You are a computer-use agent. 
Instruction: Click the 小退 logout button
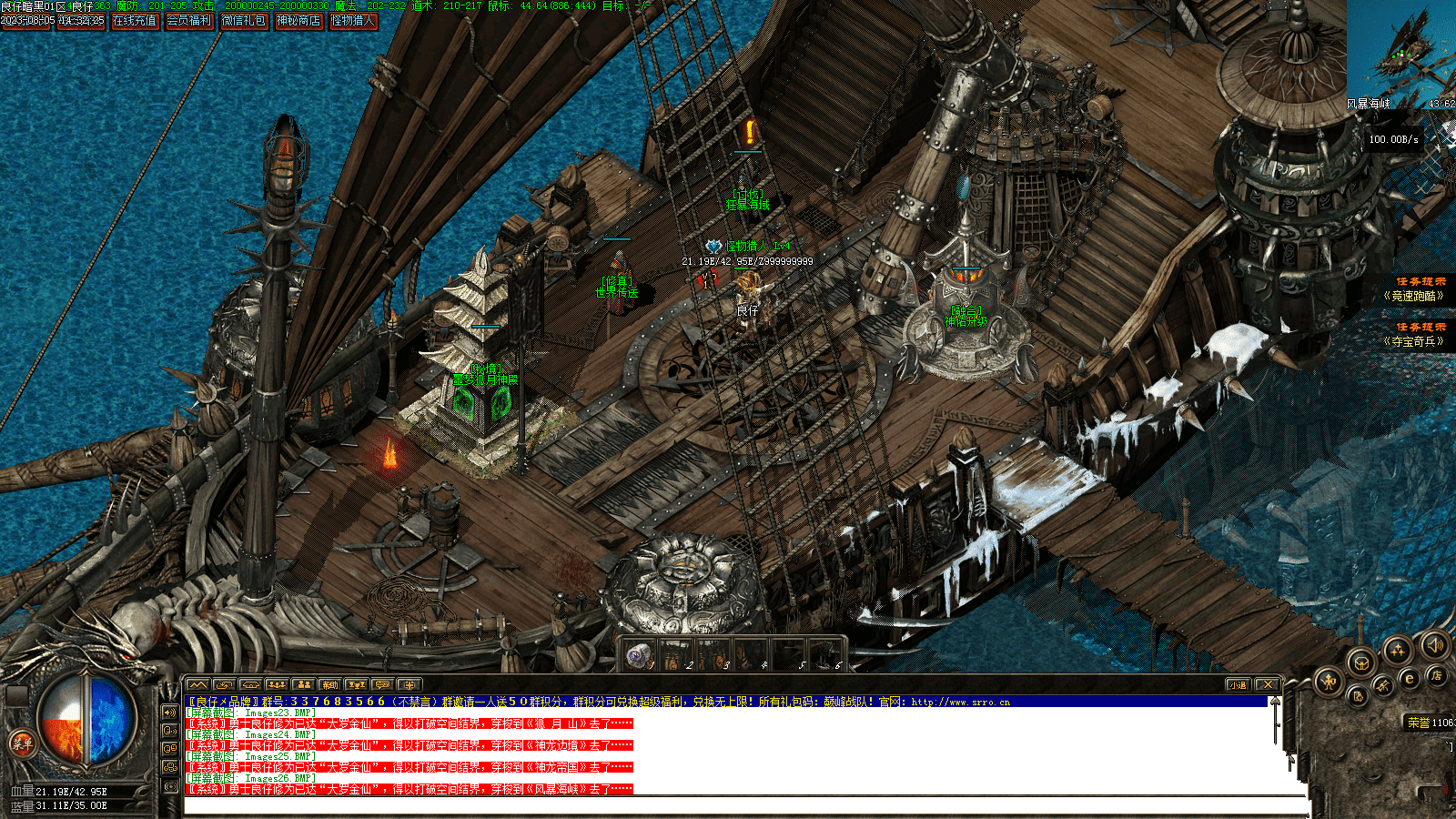[1238, 685]
